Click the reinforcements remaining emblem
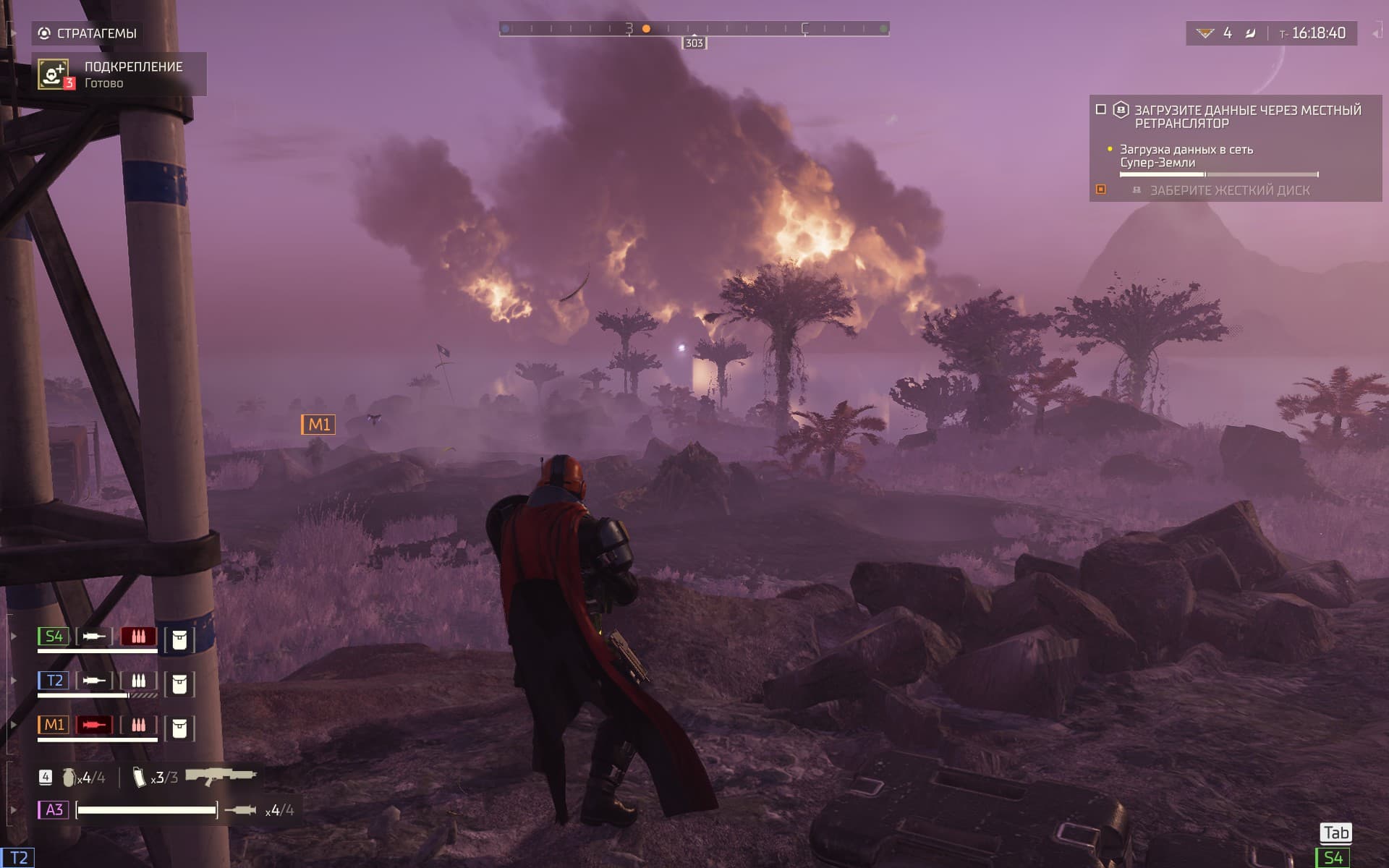Viewport: 1389px width, 868px height. tap(1205, 33)
